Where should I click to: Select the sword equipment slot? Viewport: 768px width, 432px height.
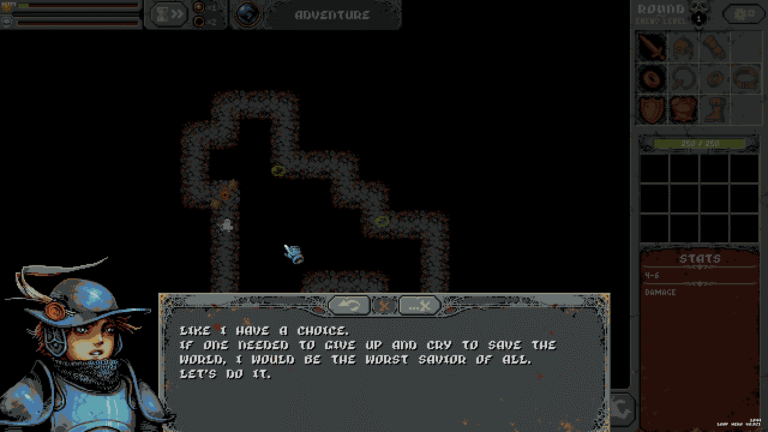652,47
